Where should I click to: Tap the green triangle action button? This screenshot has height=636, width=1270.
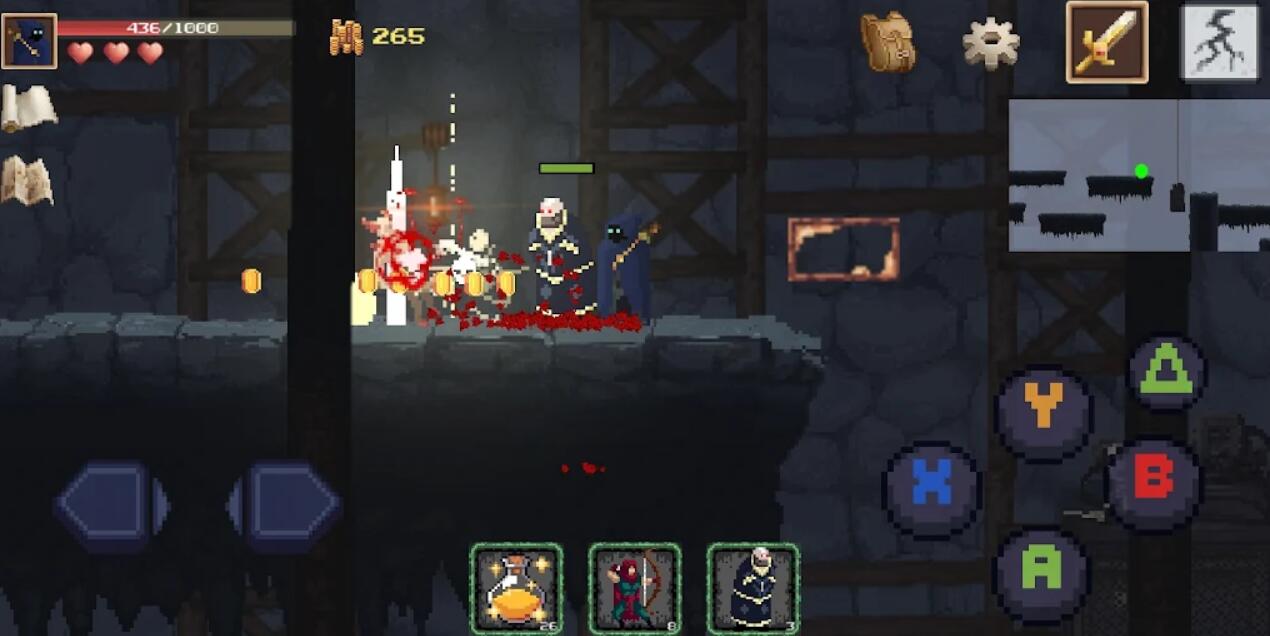pyautogui.click(x=1167, y=373)
